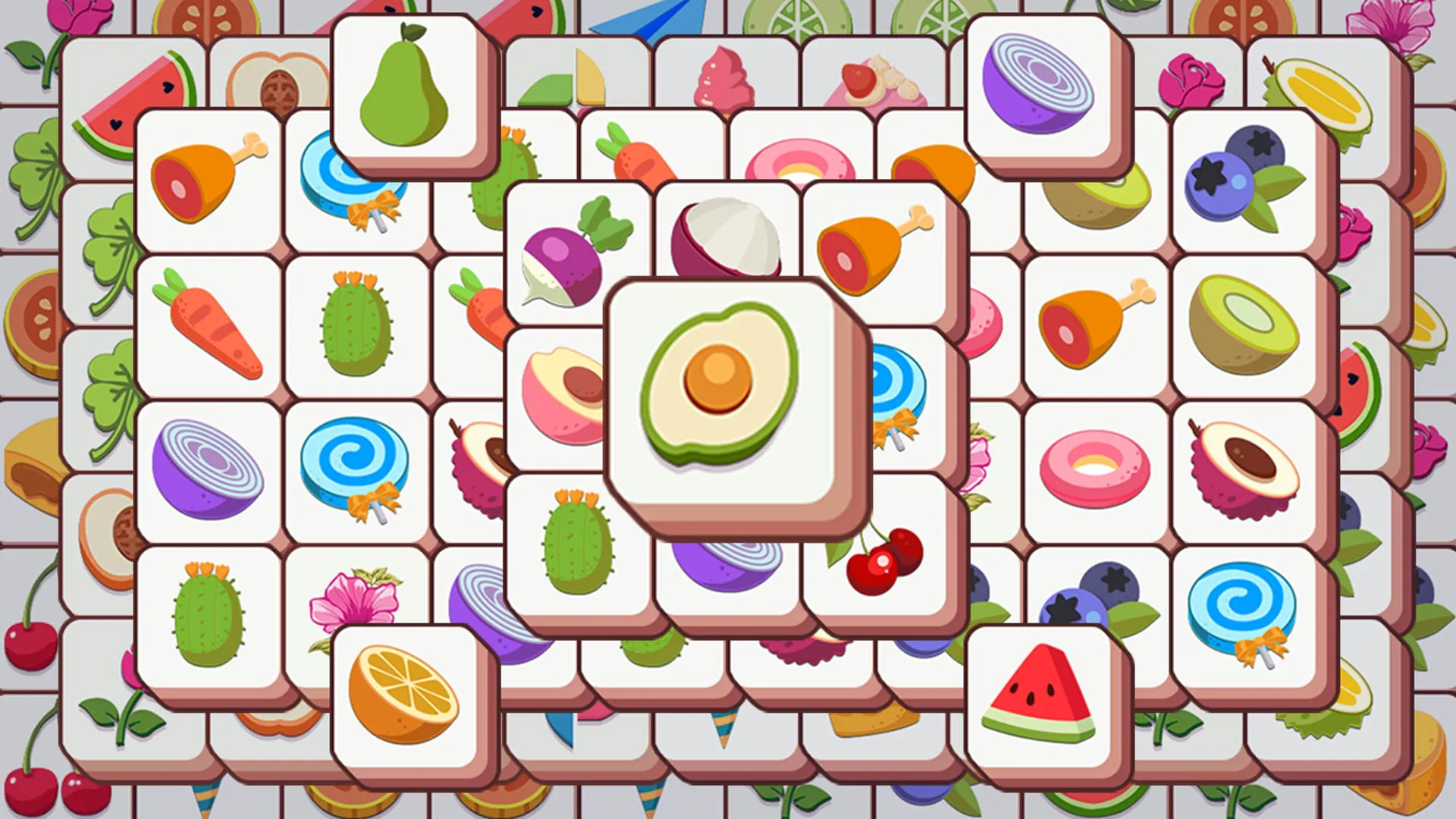Pick the orange half tile at bottom left
This screenshot has width=1456, height=819.
coord(406,694)
